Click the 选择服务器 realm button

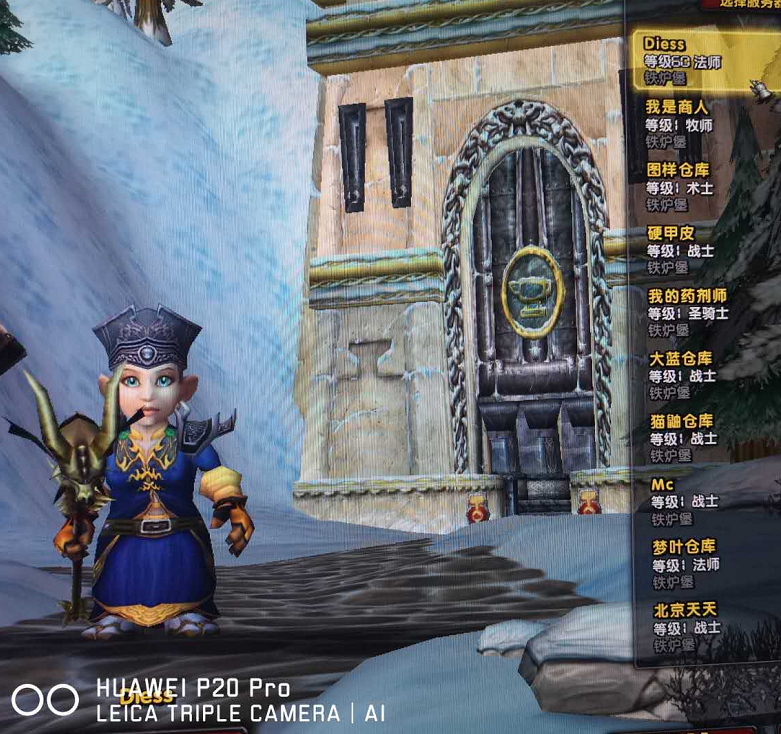(x=742, y=4)
